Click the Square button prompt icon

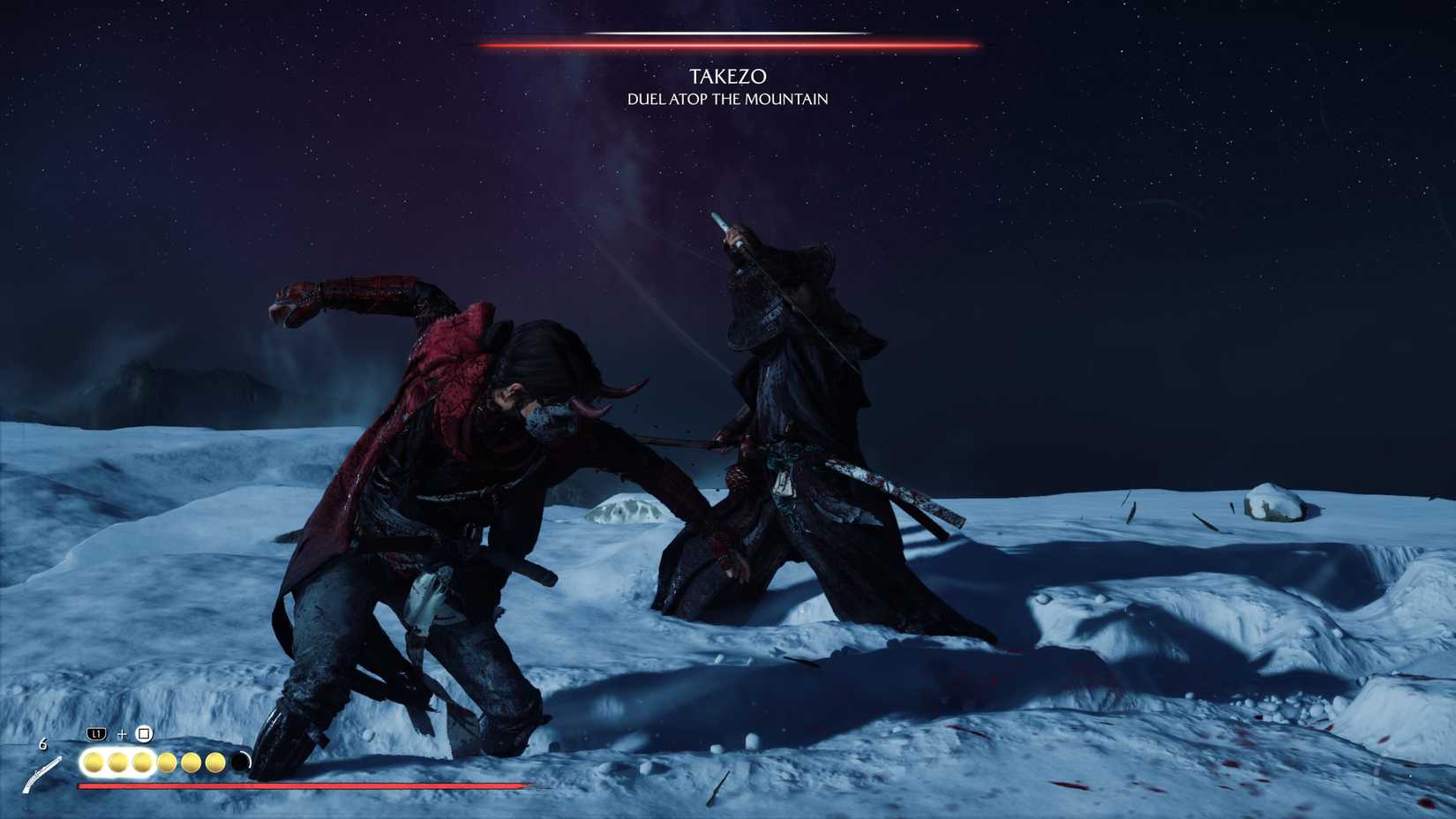pos(144,733)
